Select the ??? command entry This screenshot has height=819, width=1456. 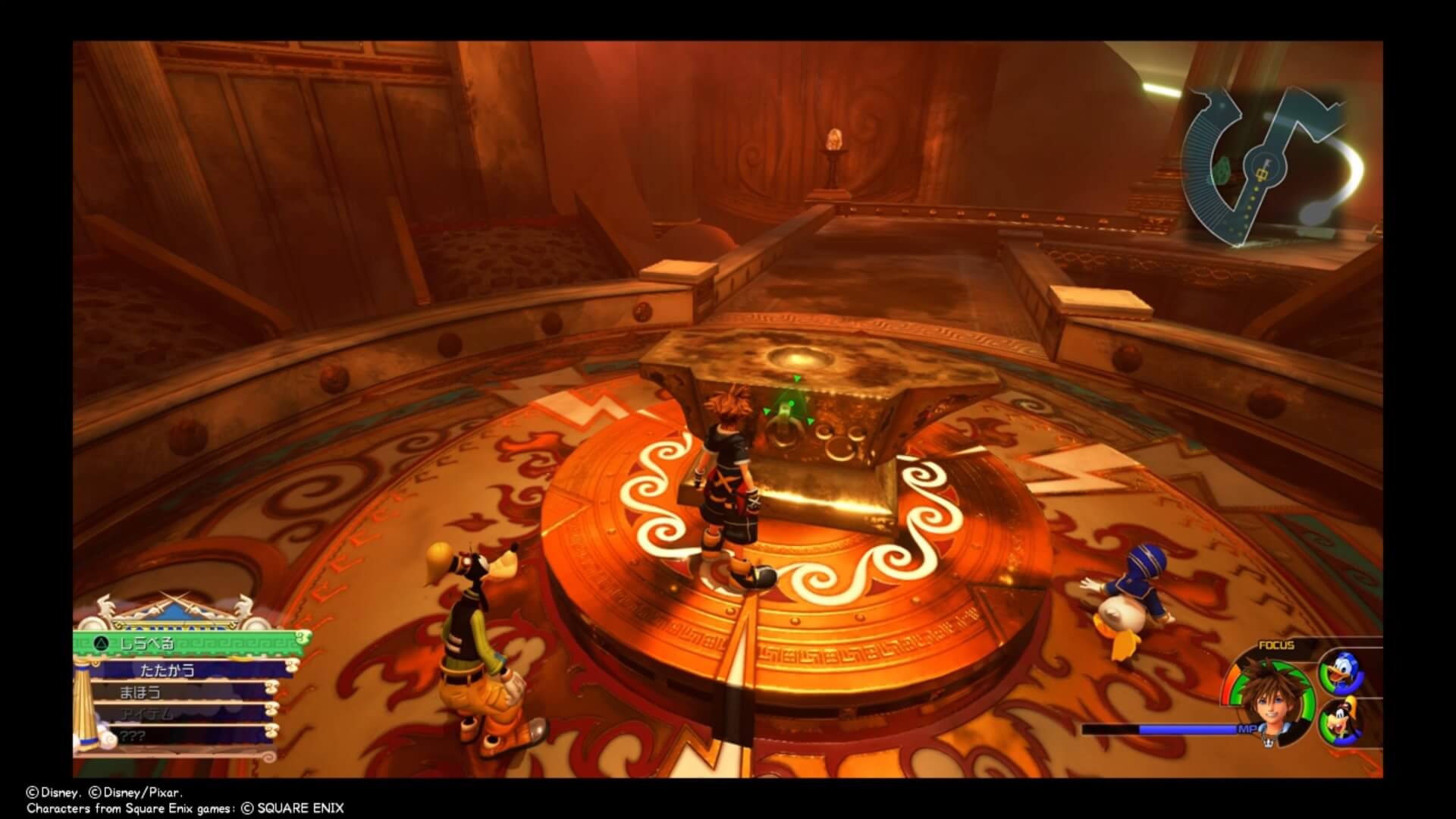pos(182,736)
